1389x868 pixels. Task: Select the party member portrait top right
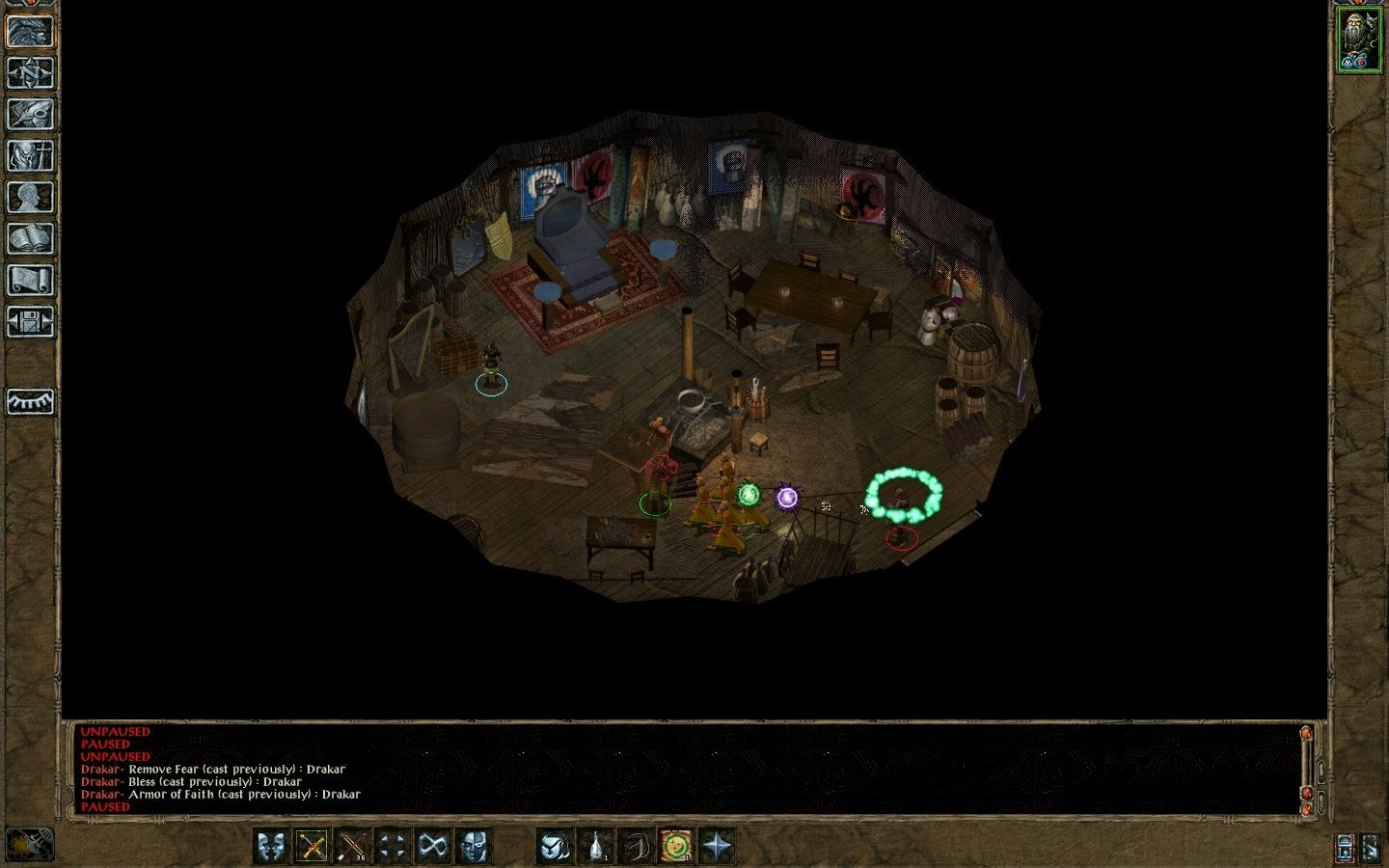pyautogui.click(x=1358, y=39)
